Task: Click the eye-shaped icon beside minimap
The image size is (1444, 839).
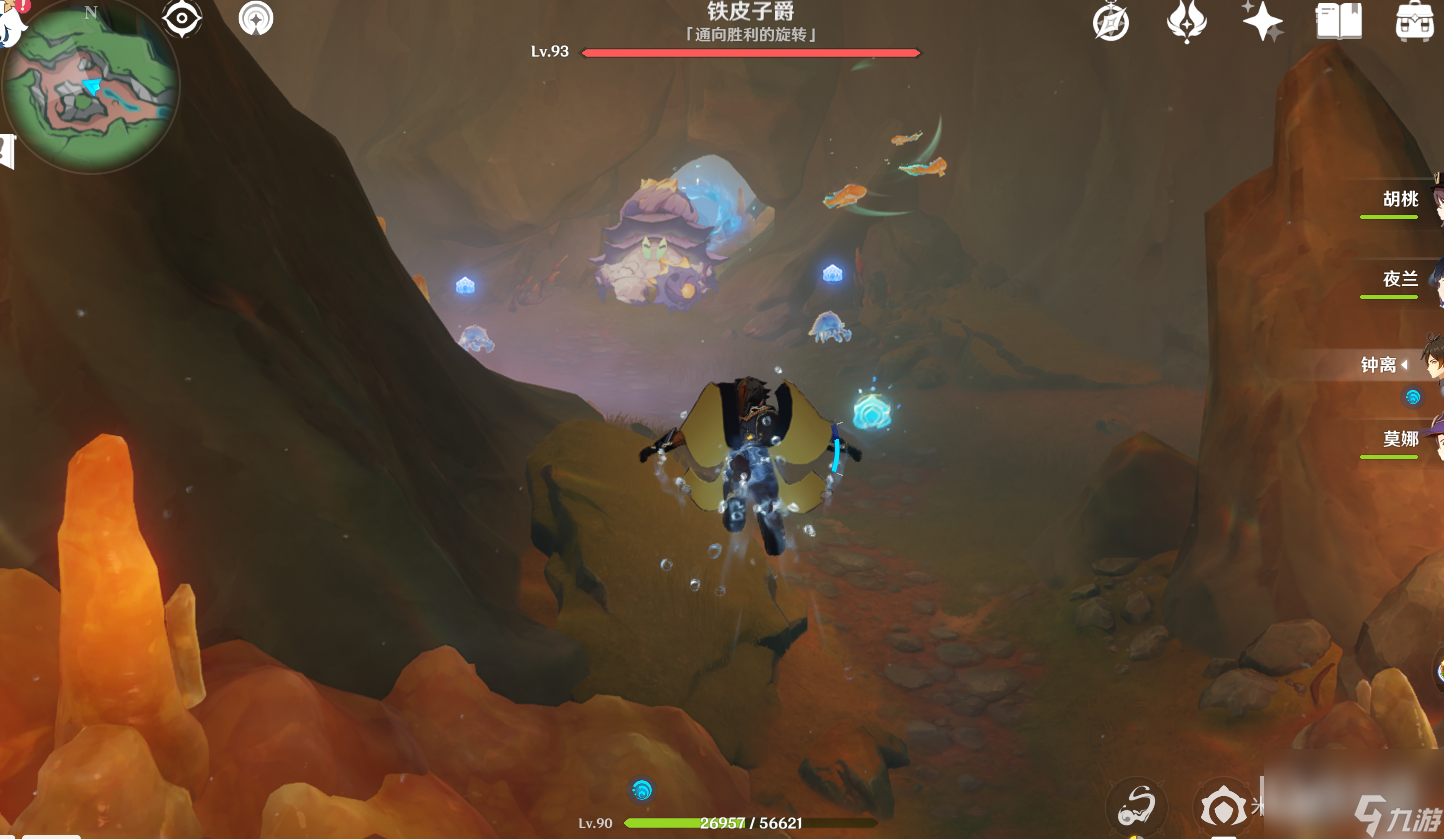Action: point(182,19)
